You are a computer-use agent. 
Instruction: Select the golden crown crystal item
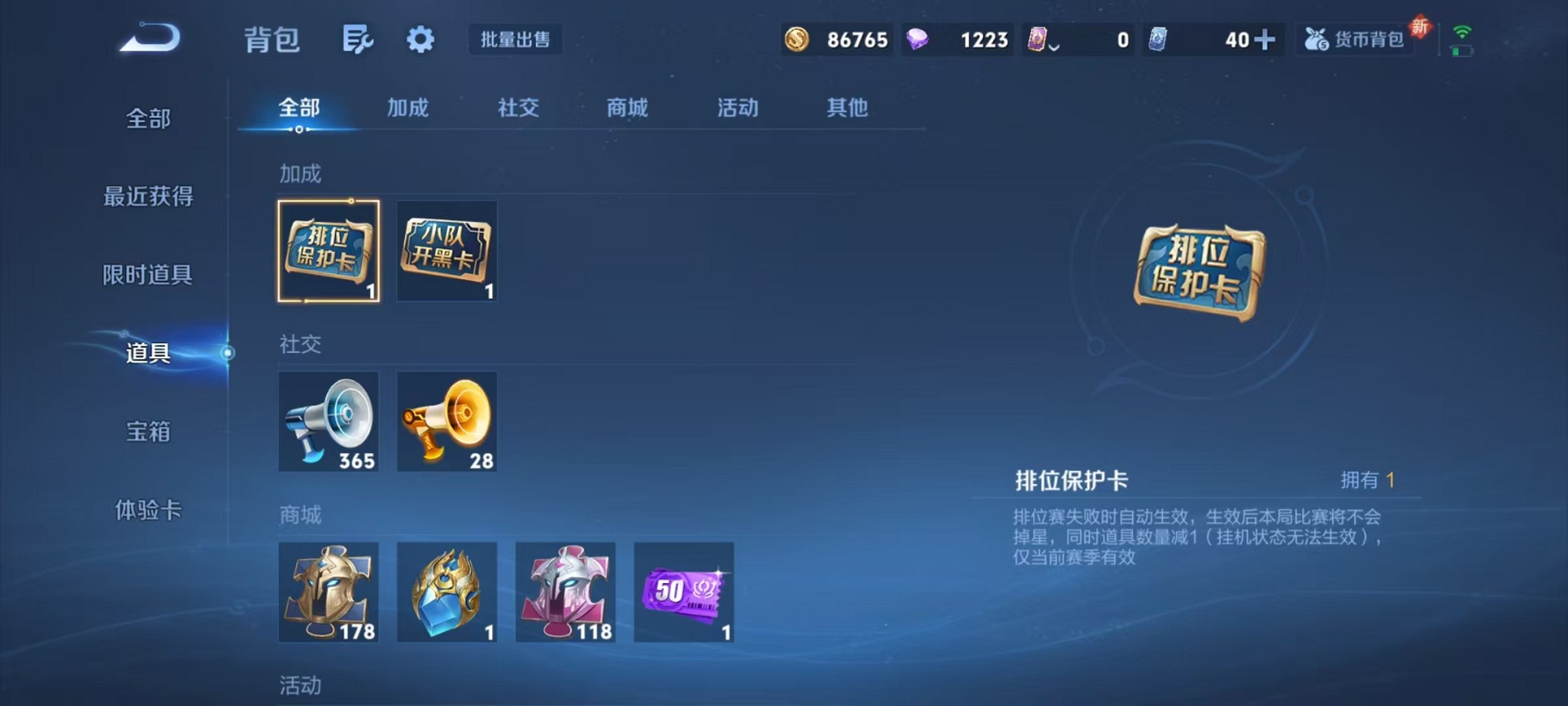447,593
